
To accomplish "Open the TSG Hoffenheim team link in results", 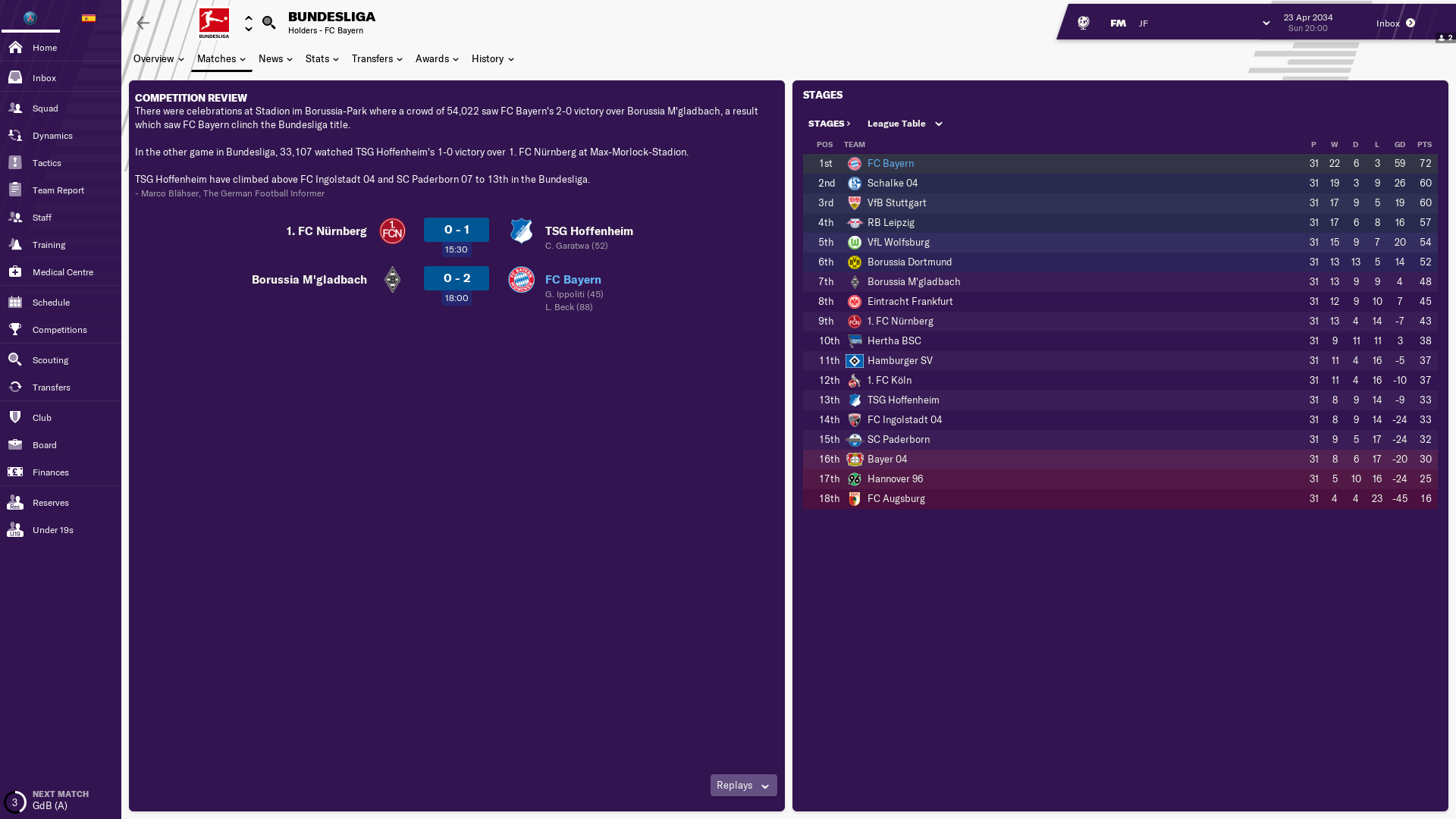I will pos(588,231).
